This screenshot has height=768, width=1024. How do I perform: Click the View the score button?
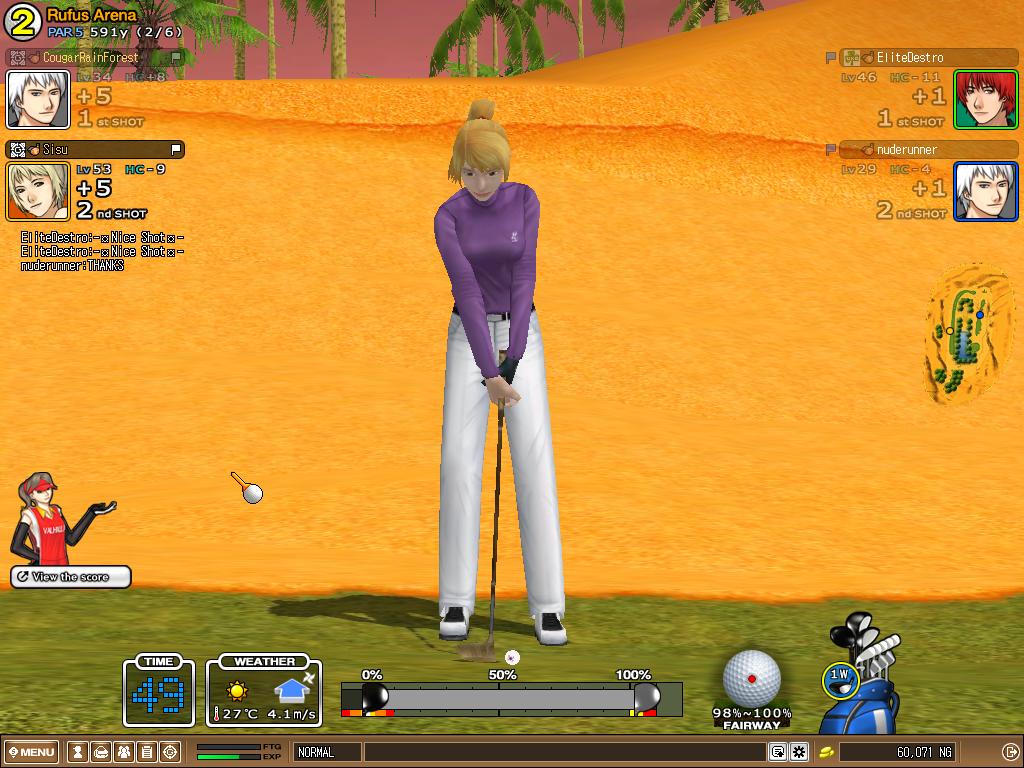[x=71, y=577]
